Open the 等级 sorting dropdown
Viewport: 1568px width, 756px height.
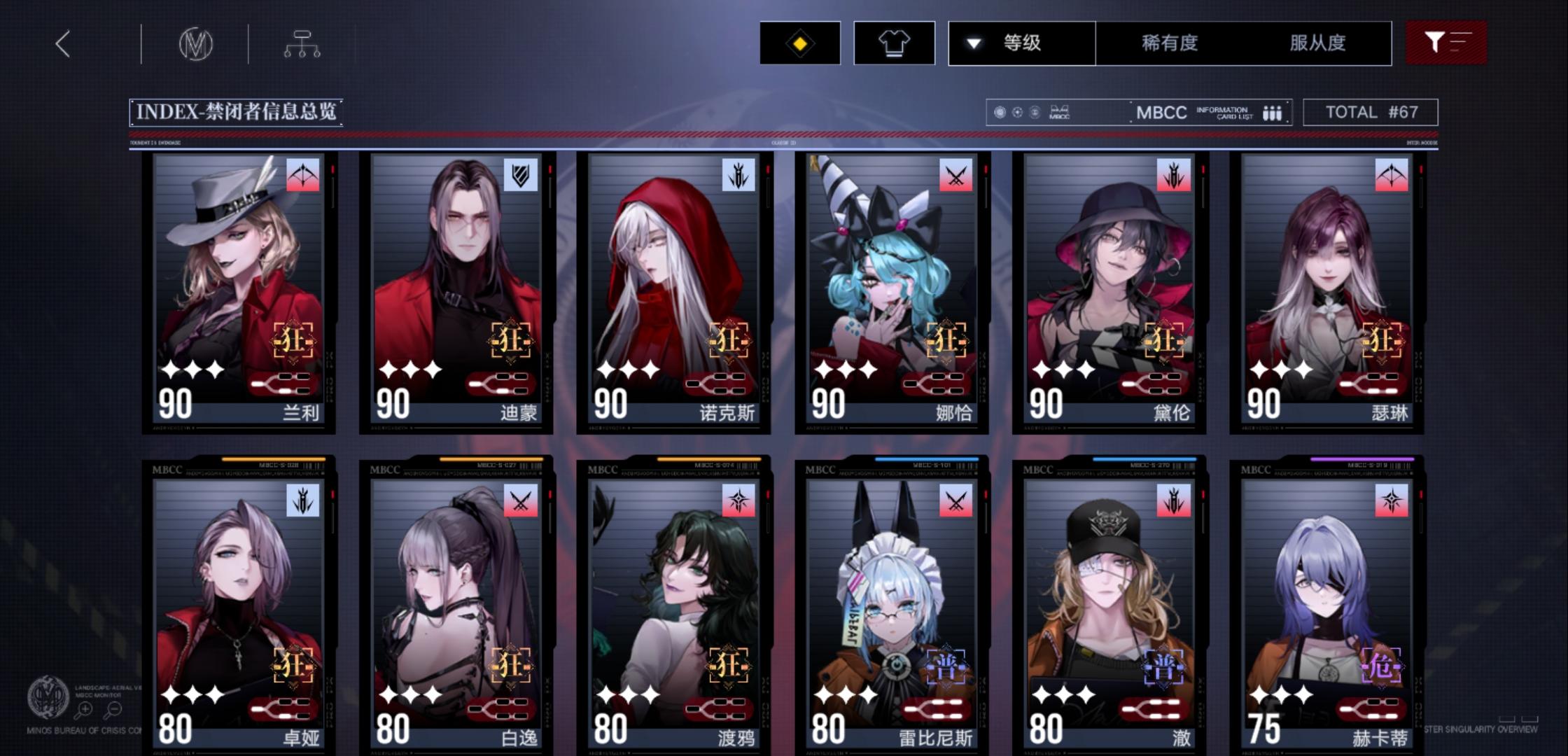[x=1021, y=43]
